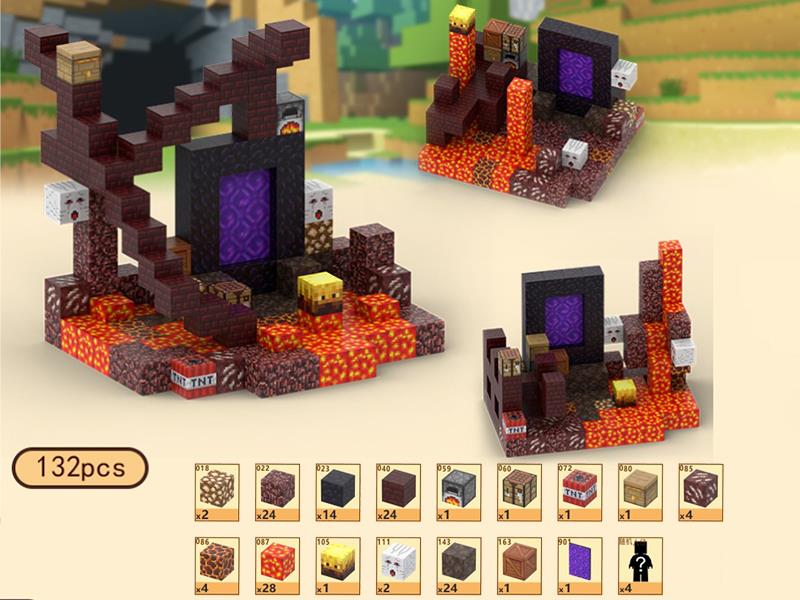The image size is (800, 600).
Task: Pick the purple nether portal pane tile
Action: click(x=582, y=564)
